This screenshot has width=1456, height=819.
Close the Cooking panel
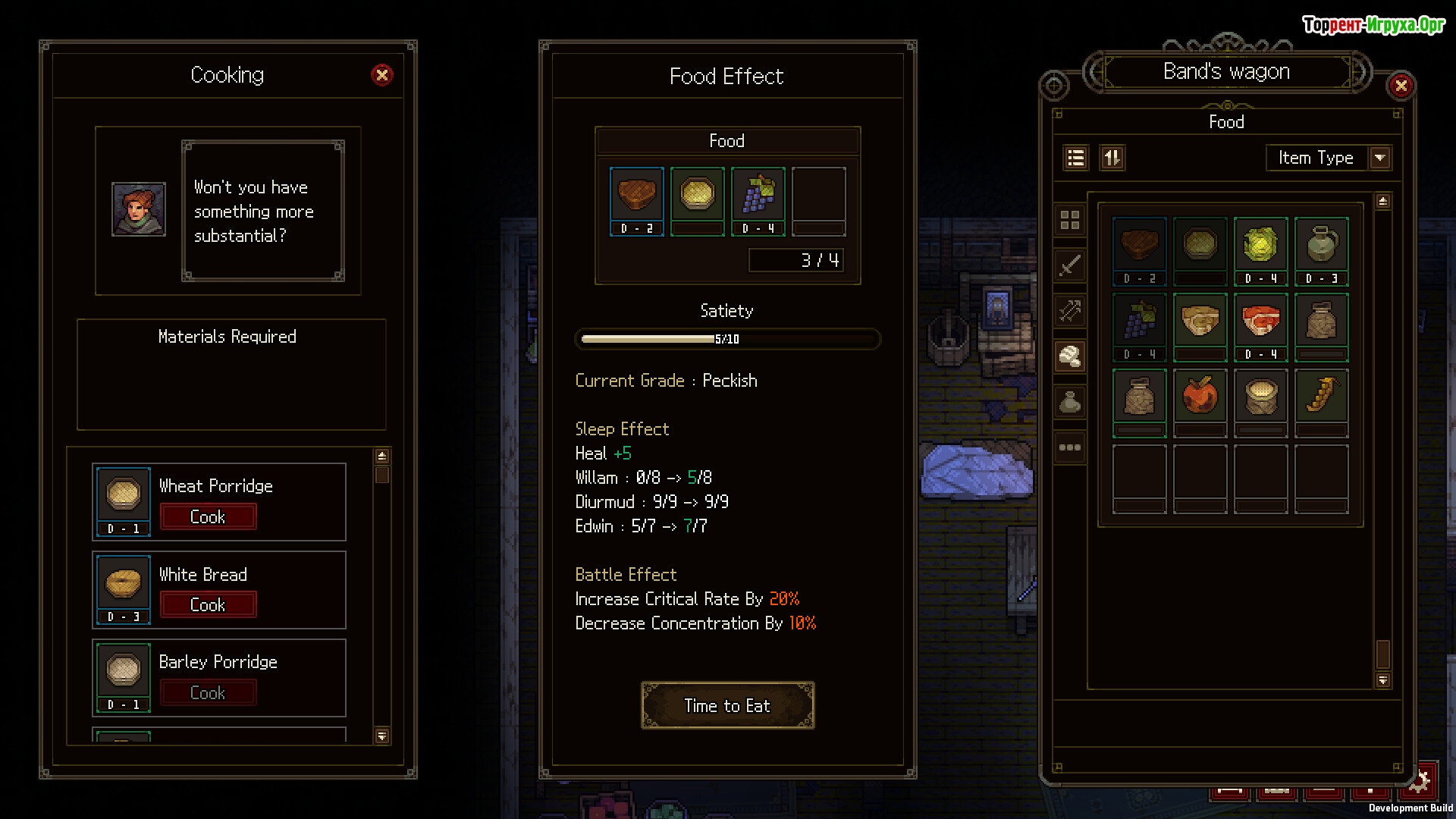pyautogui.click(x=382, y=75)
